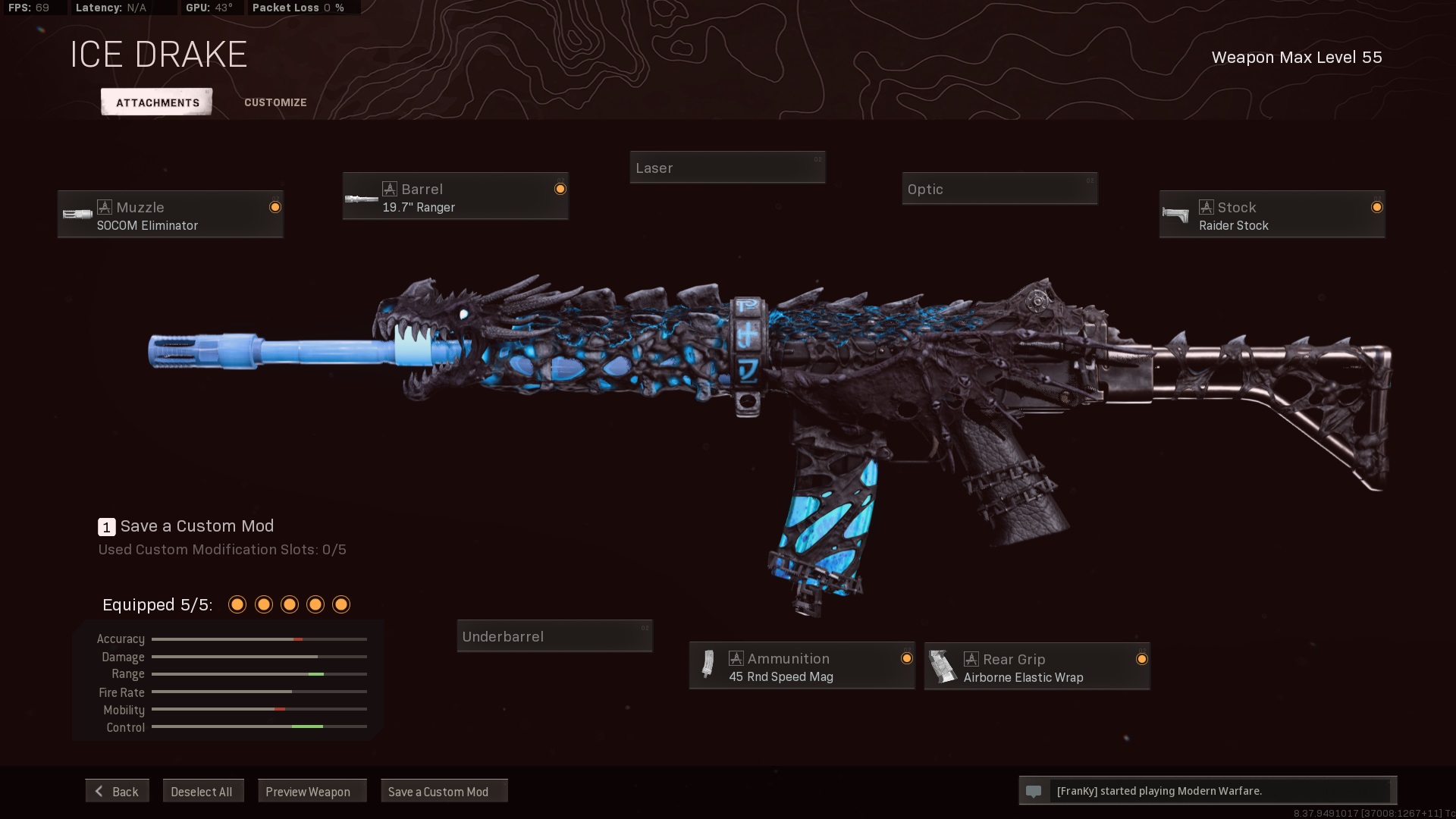1456x819 pixels.
Task: Open the Barrel 19.7" Ranger slot
Action: (x=455, y=196)
